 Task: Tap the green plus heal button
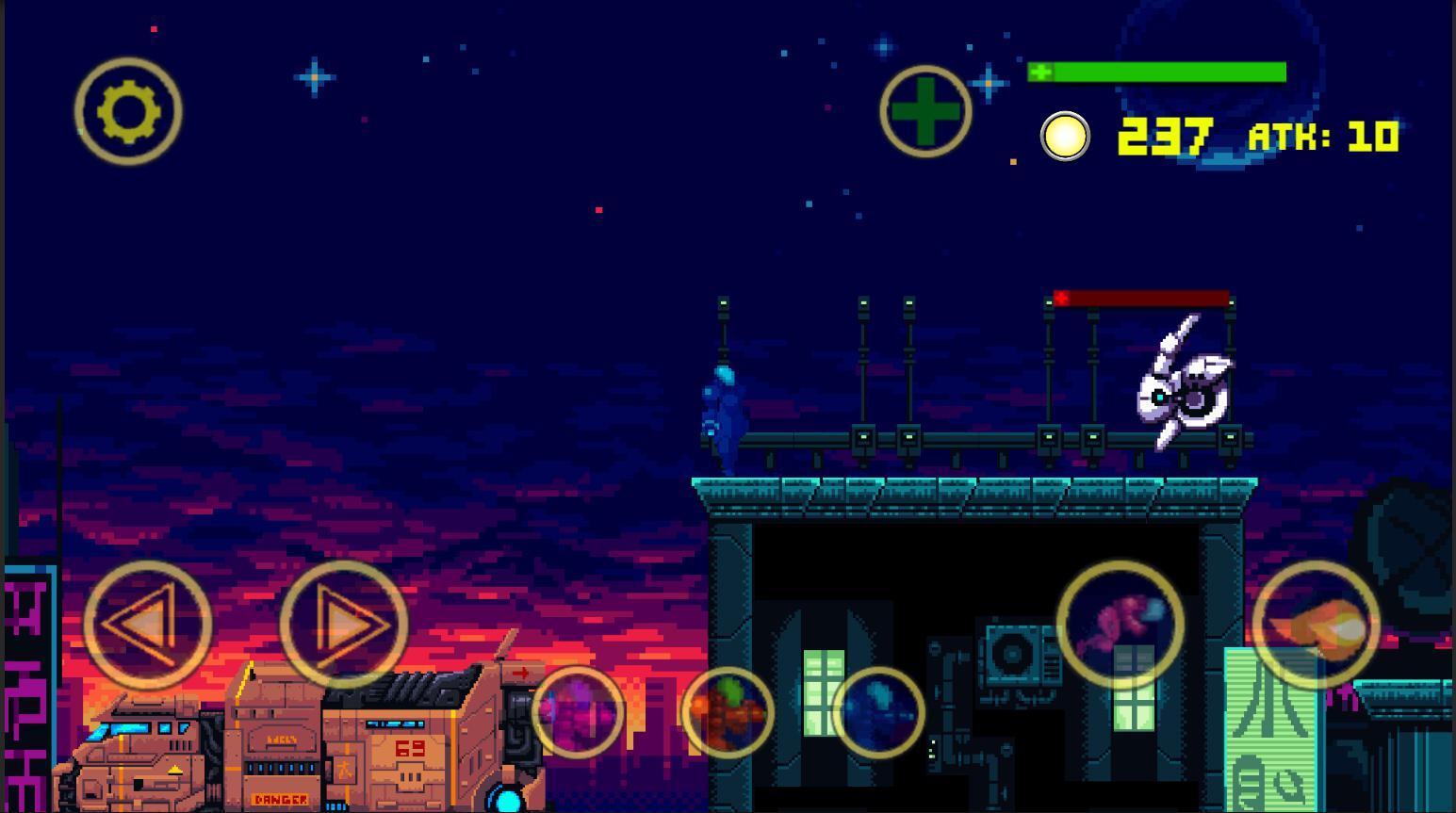924,110
